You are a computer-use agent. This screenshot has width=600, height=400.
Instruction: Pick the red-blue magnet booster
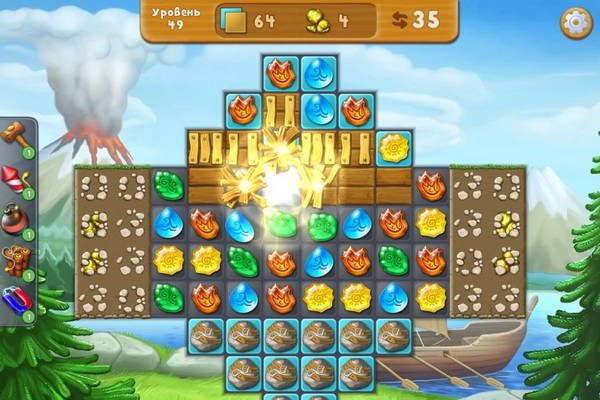[16, 299]
